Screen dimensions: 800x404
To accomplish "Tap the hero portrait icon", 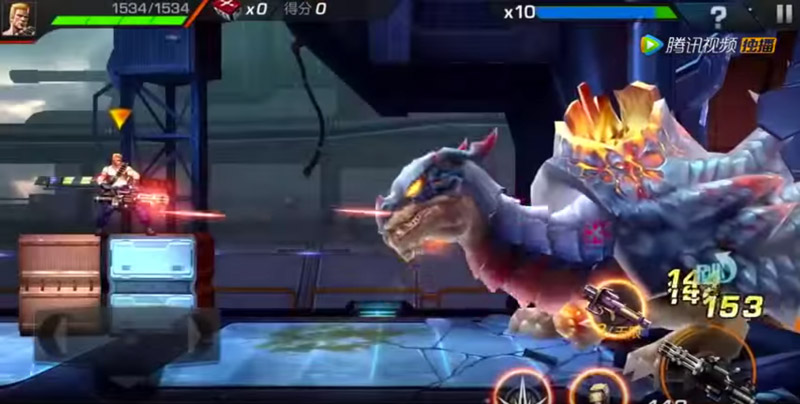I will (17, 18).
